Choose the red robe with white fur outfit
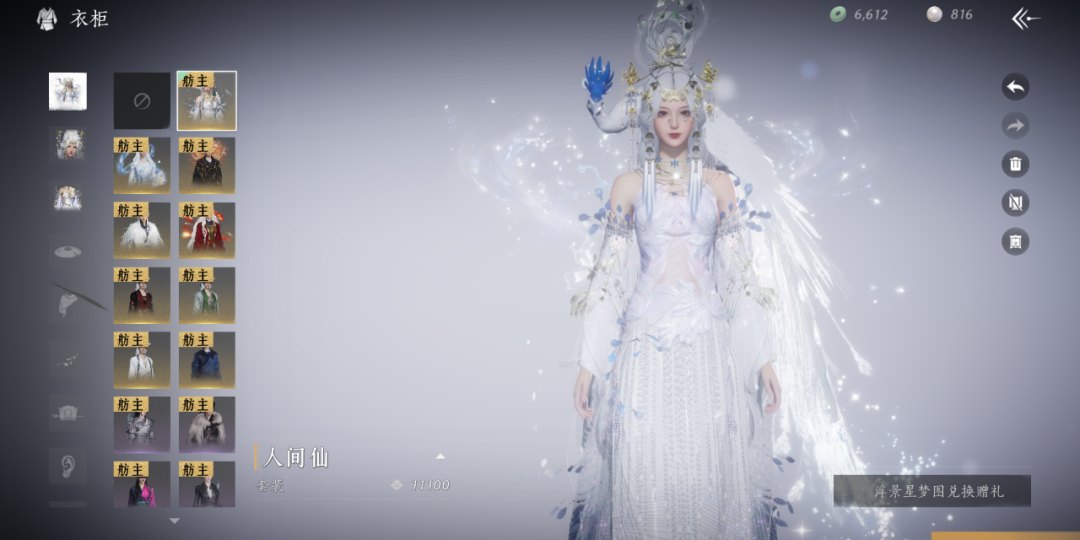This screenshot has width=1080, height=540. pyautogui.click(x=207, y=230)
